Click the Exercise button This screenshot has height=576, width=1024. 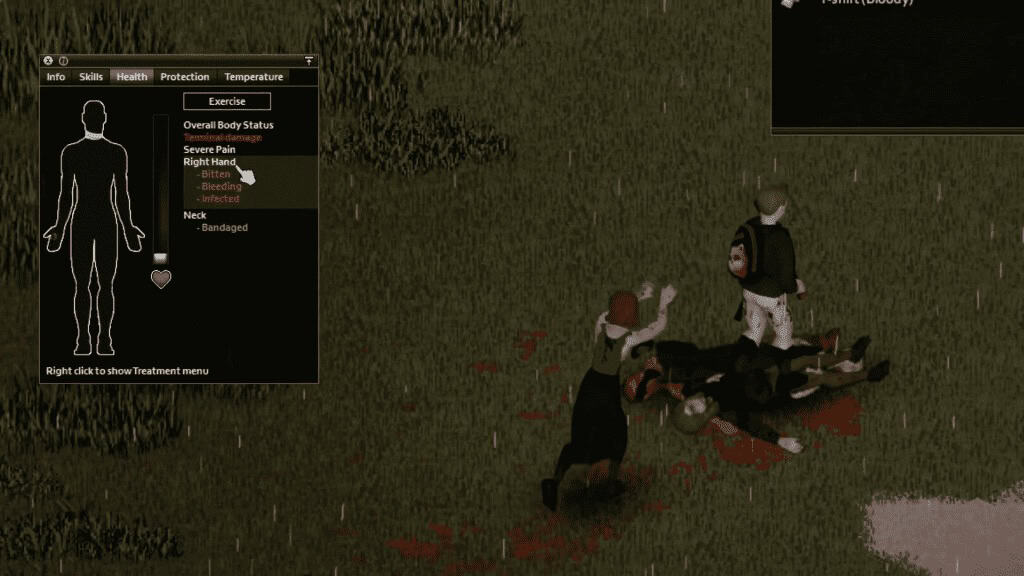[x=227, y=101]
